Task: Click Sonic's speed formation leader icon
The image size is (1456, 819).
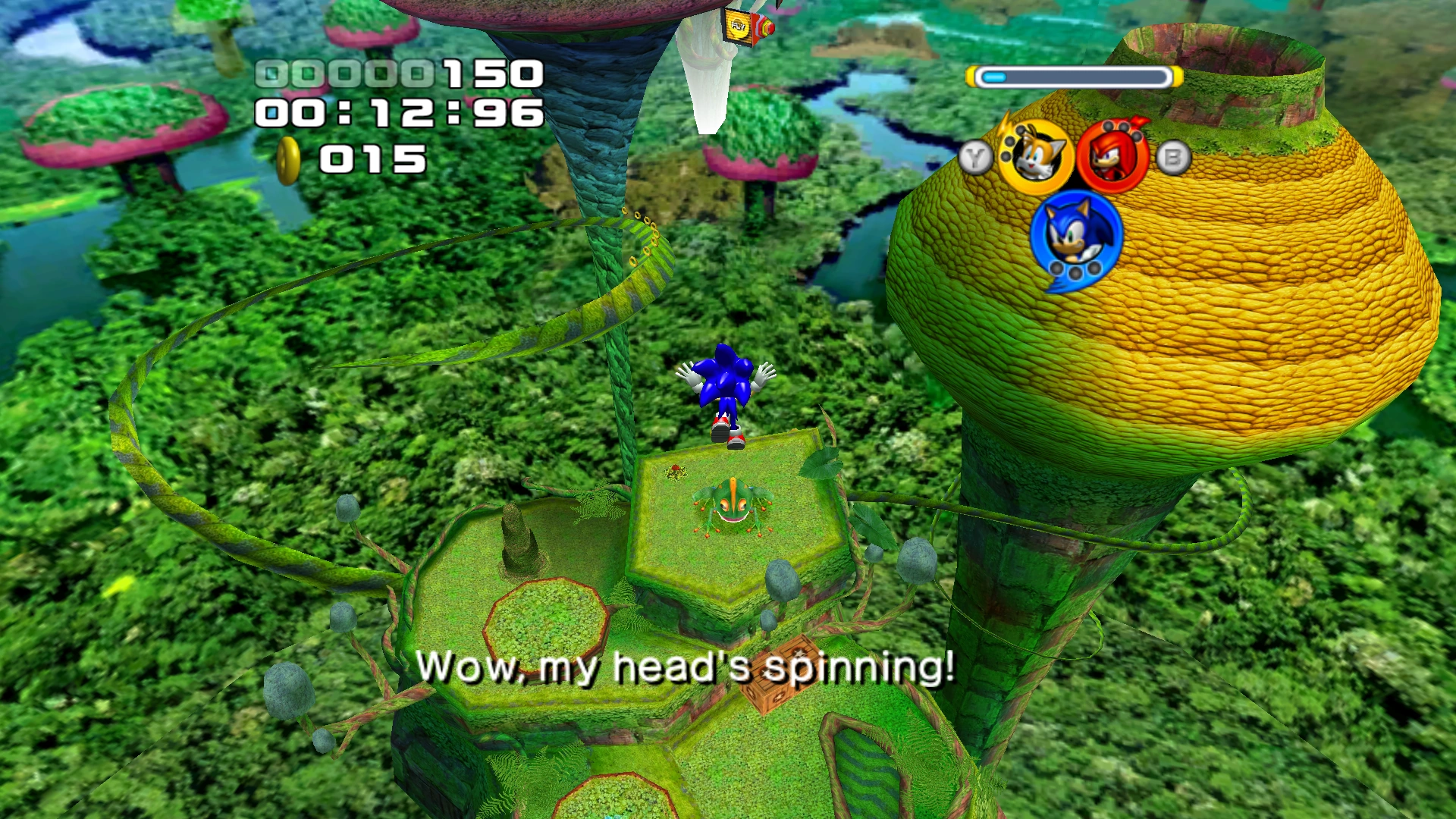Action: pyautogui.click(x=1075, y=237)
